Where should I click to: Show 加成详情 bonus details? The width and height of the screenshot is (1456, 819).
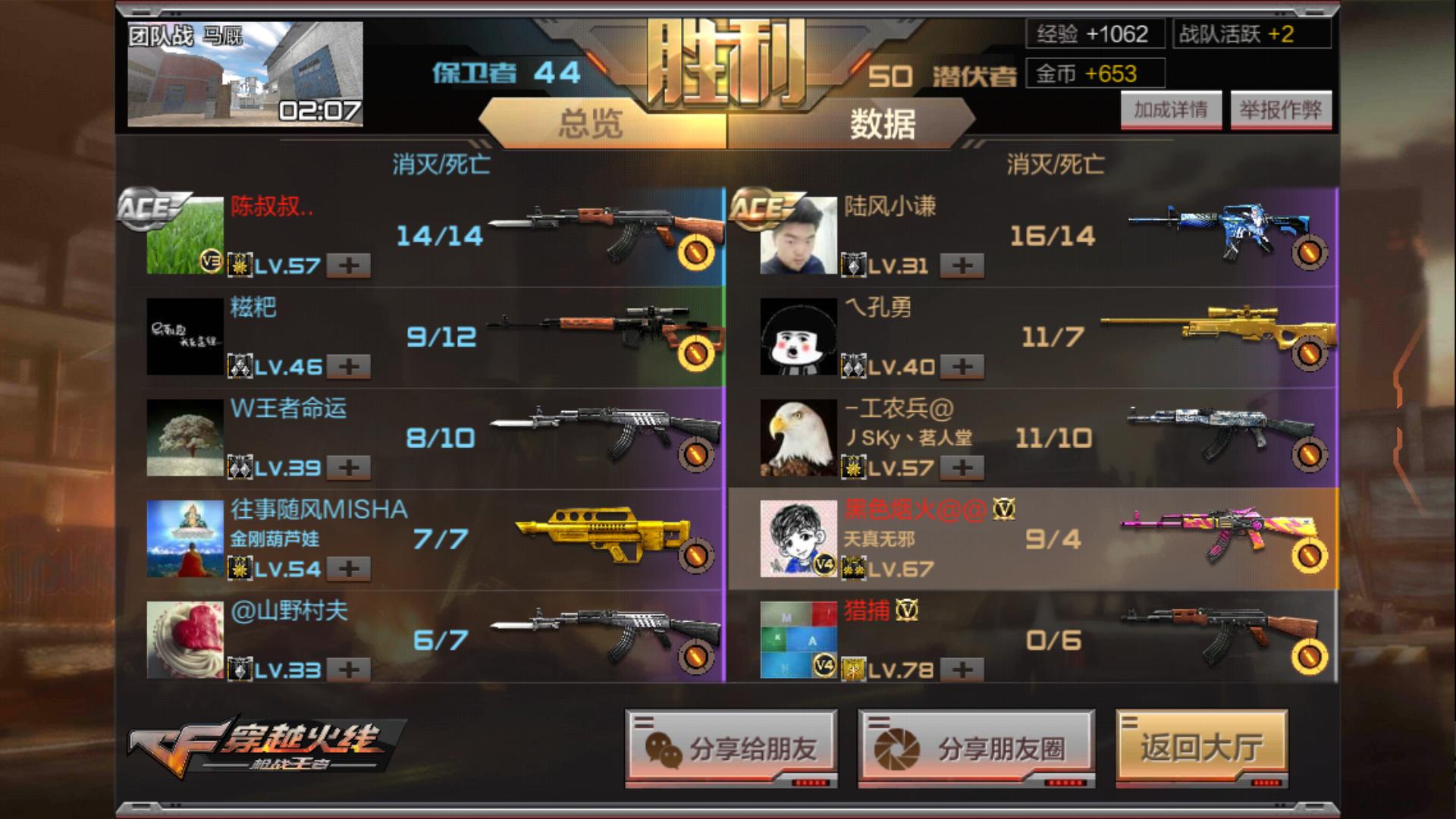(1170, 111)
